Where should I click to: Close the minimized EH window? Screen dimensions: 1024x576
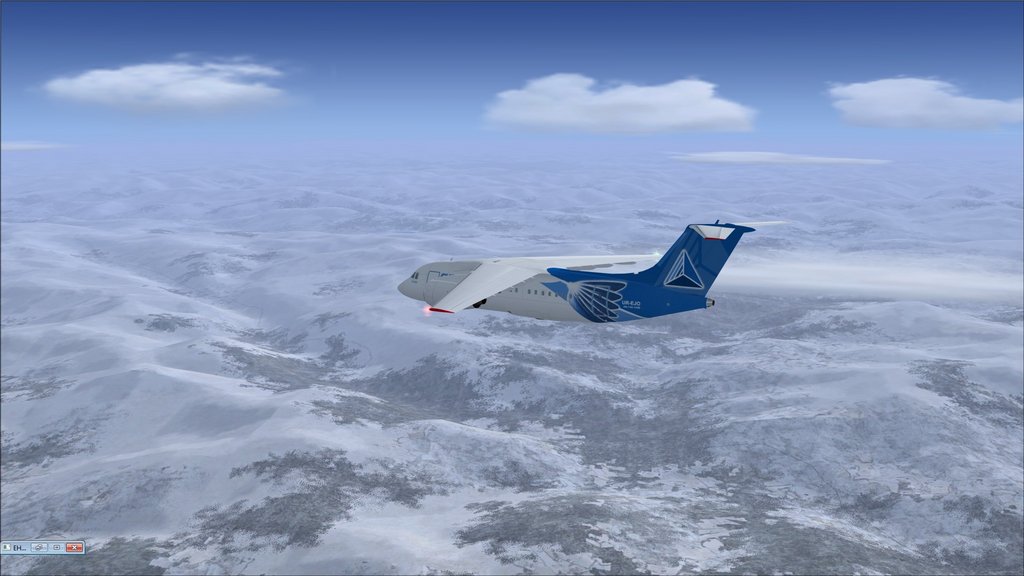click(x=74, y=548)
